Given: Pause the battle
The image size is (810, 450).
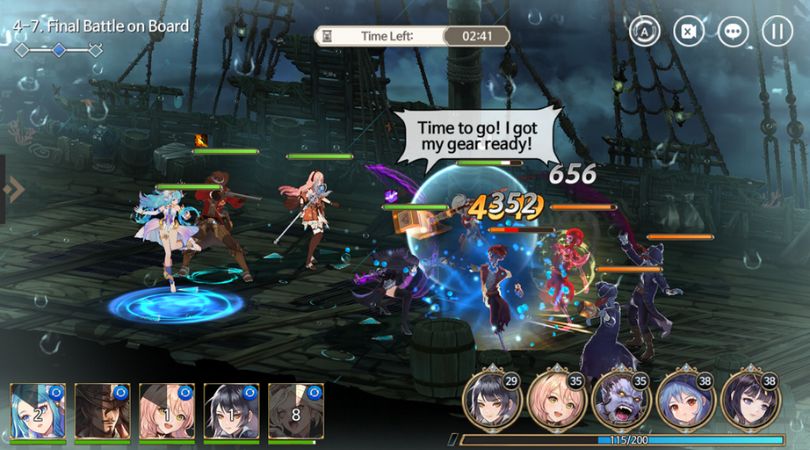Looking at the screenshot, I should [x=777, y=31].
